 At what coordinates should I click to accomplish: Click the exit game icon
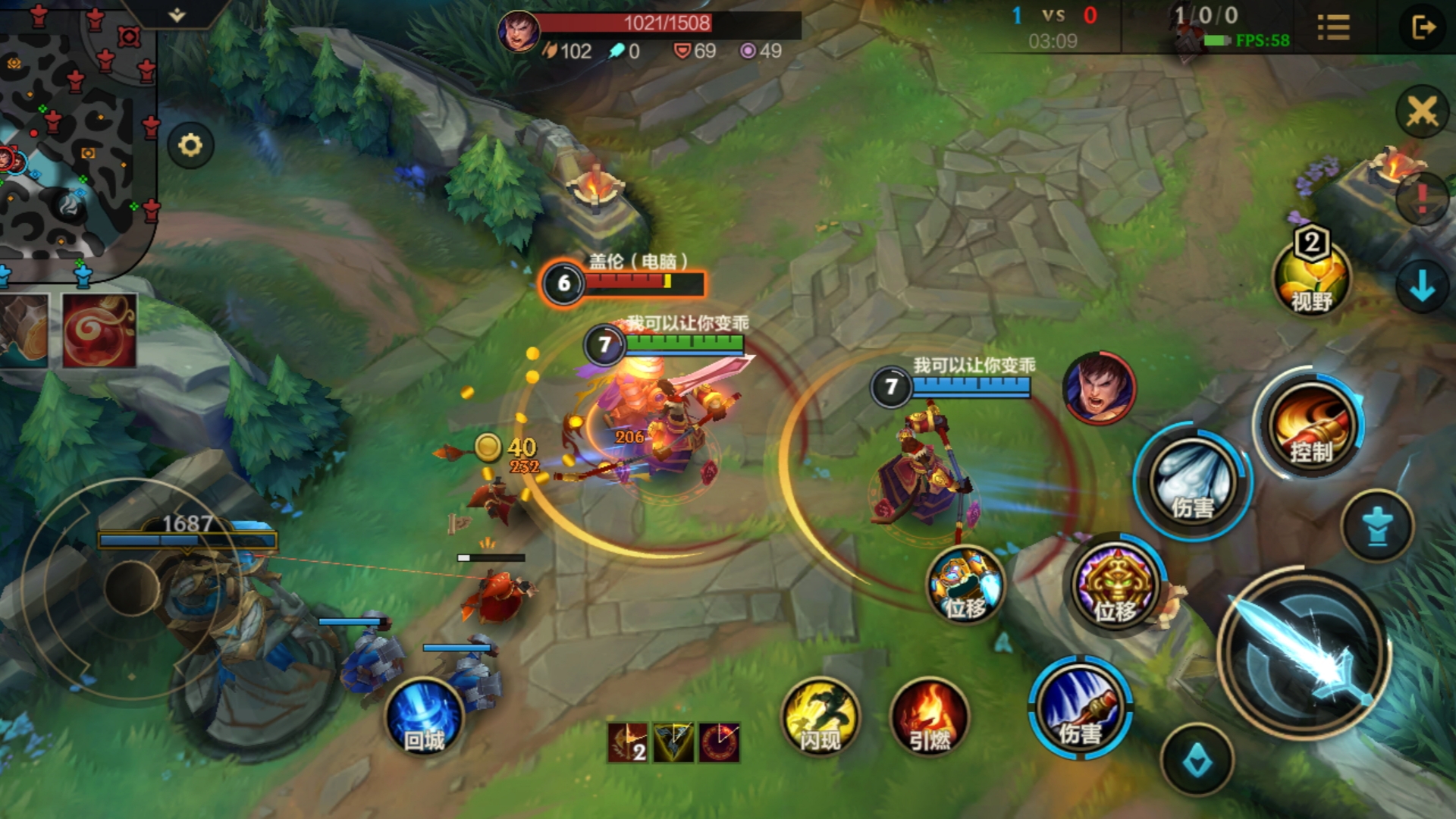(x=1423, y=28)
